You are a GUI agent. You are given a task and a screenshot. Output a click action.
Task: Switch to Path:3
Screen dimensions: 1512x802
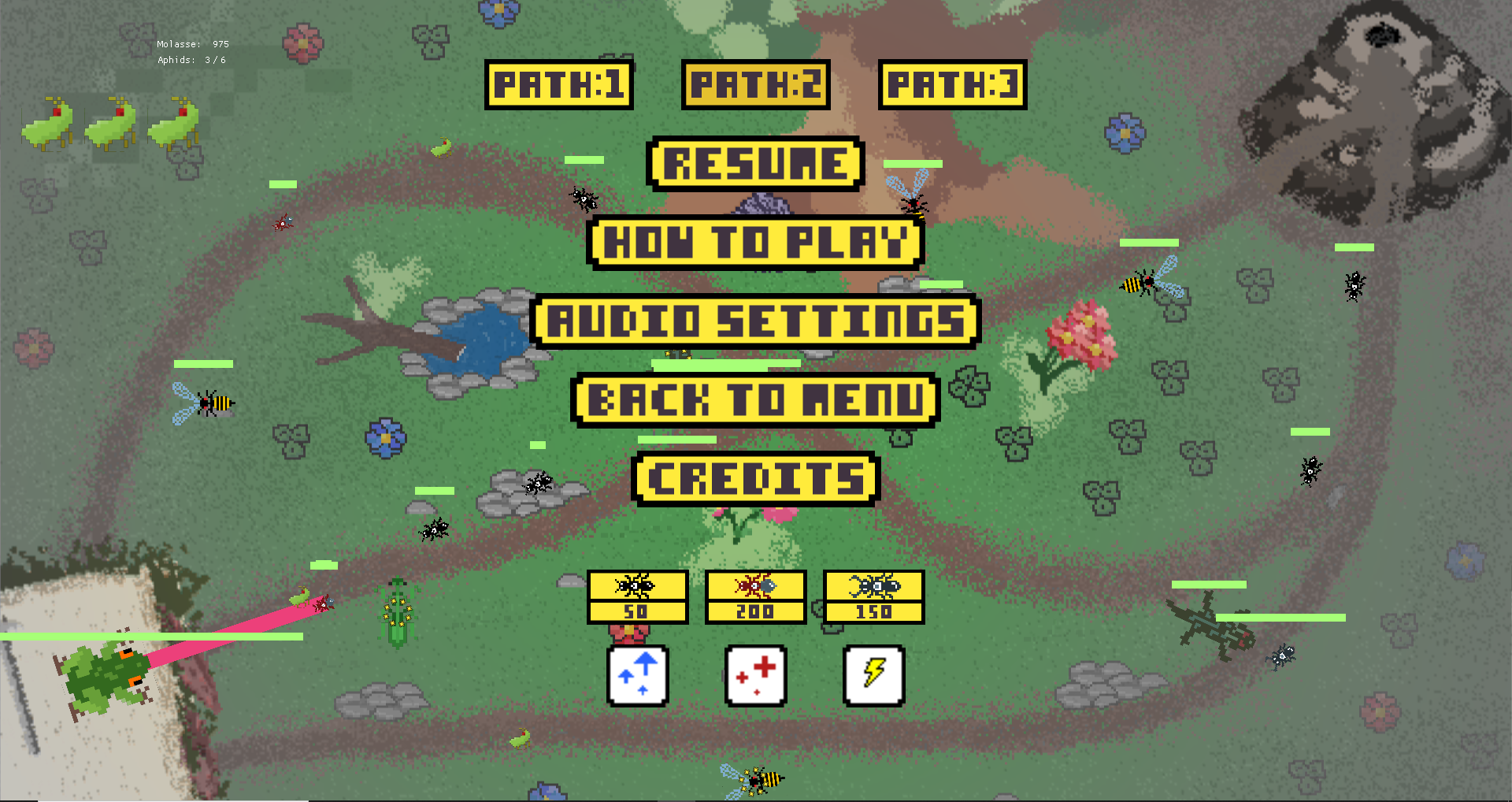pyautogui.click(x=952, y=85)
